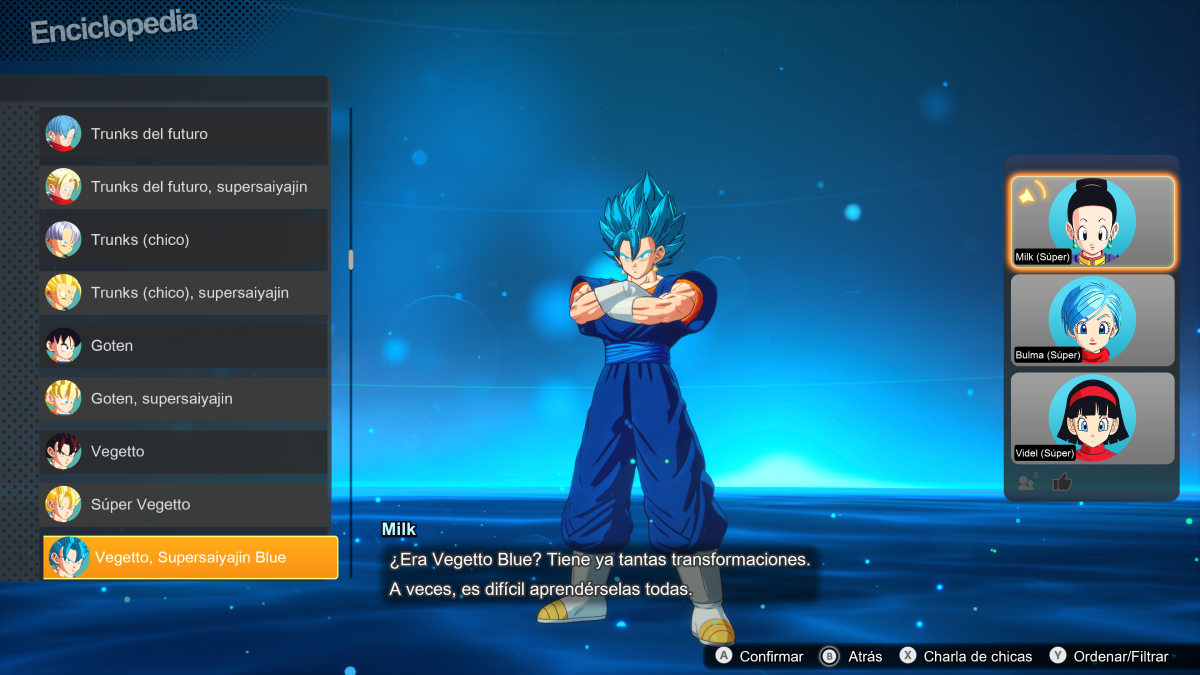Viewport: 1200px width, 675px height.
Task: Select Vegetto, Supersaiyajin Blue entry
Action: [190, 557]
